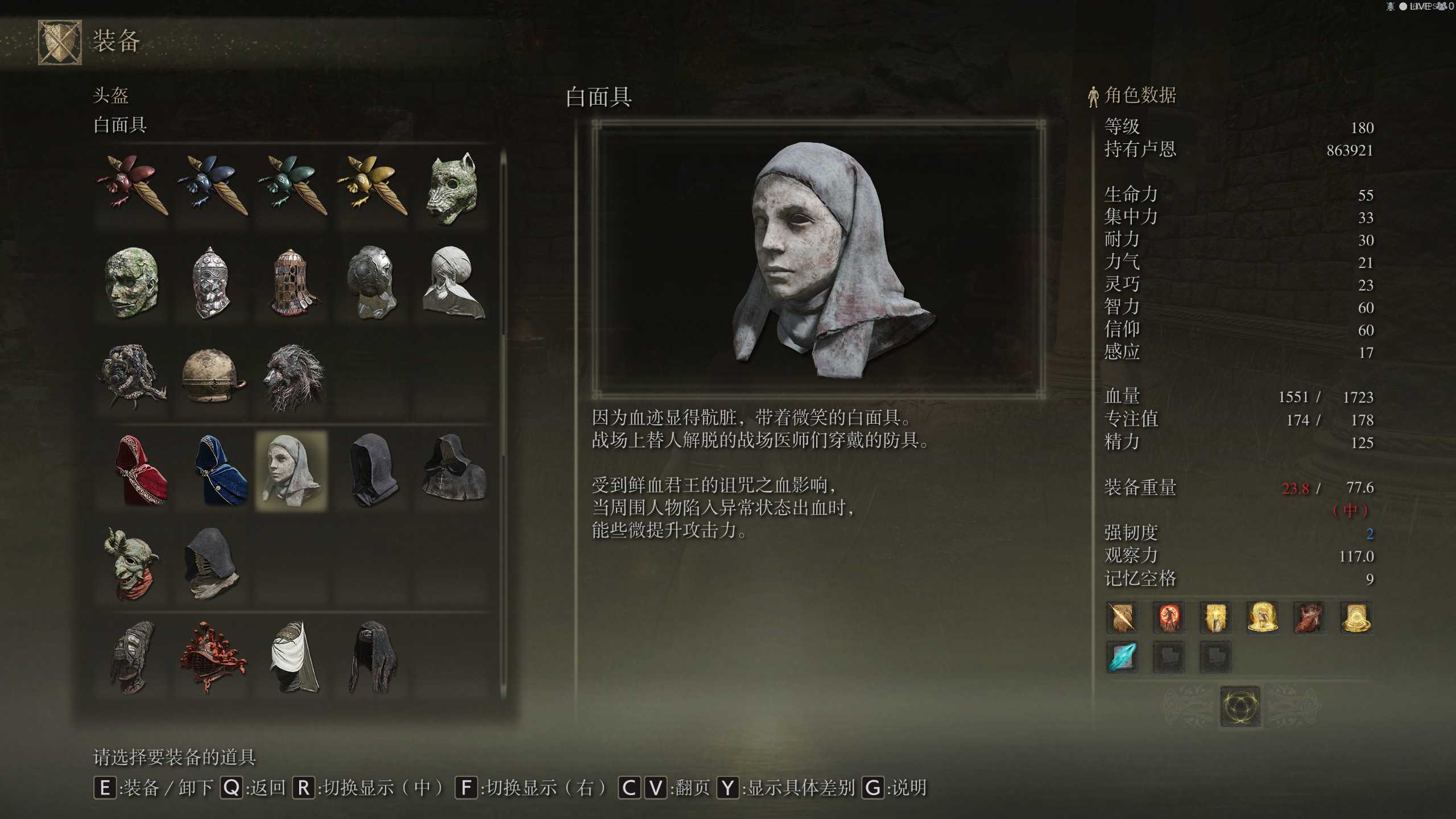The image size is (1456, 819).
Task: Click the character data person icon
Action: coord(1093,96)
